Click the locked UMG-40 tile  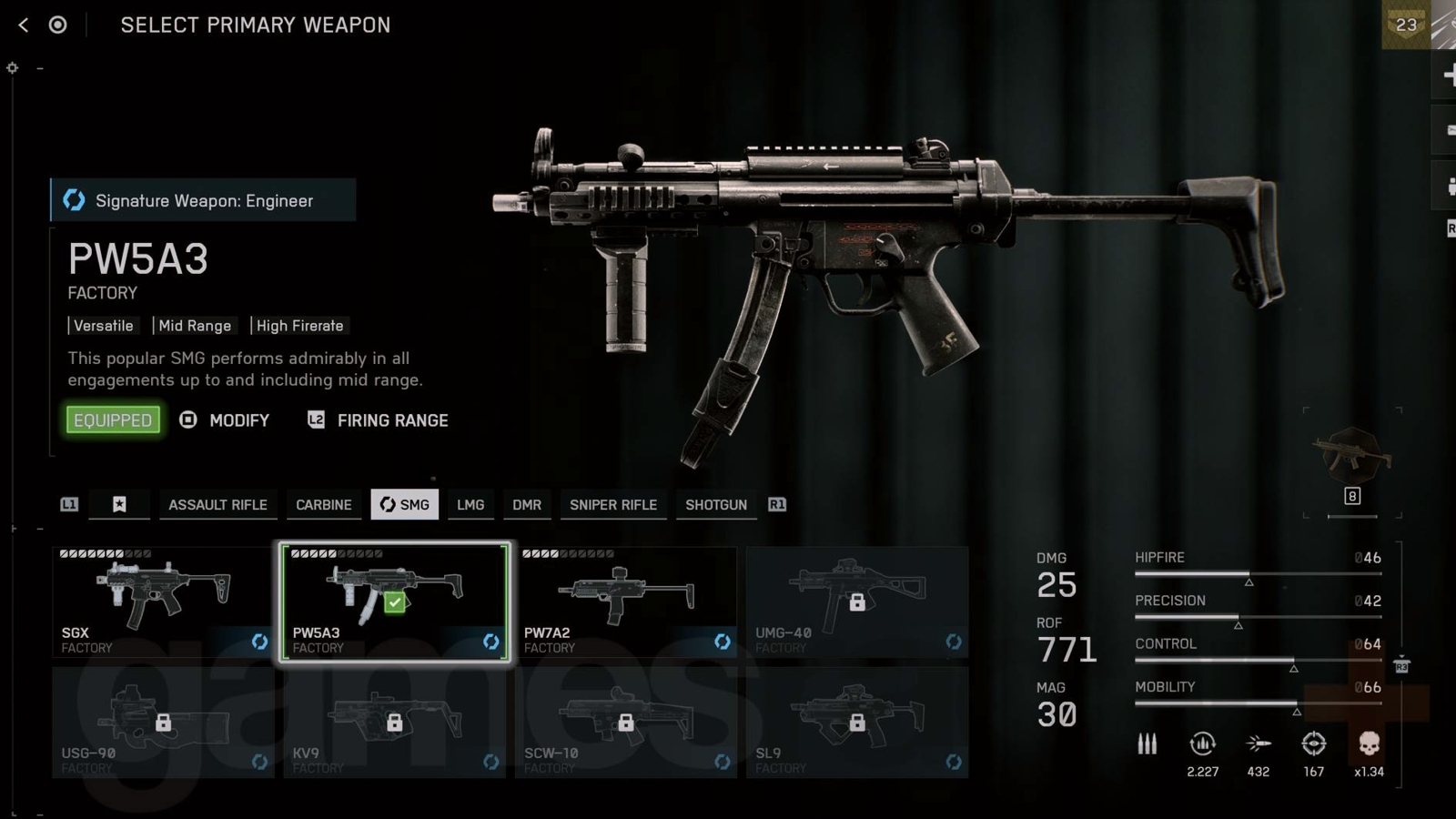857,602
